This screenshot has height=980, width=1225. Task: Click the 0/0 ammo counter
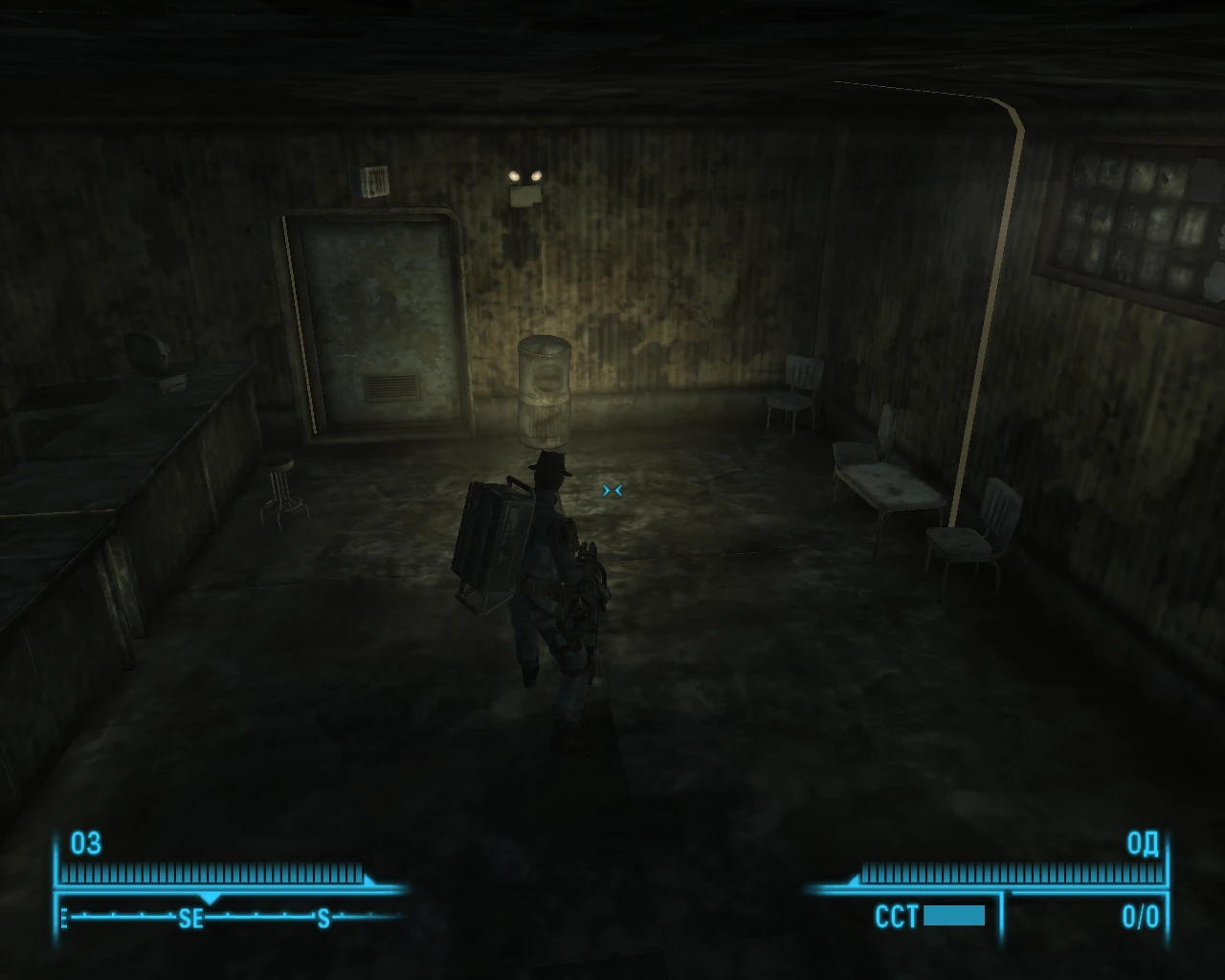click(x=1139, y=917)
